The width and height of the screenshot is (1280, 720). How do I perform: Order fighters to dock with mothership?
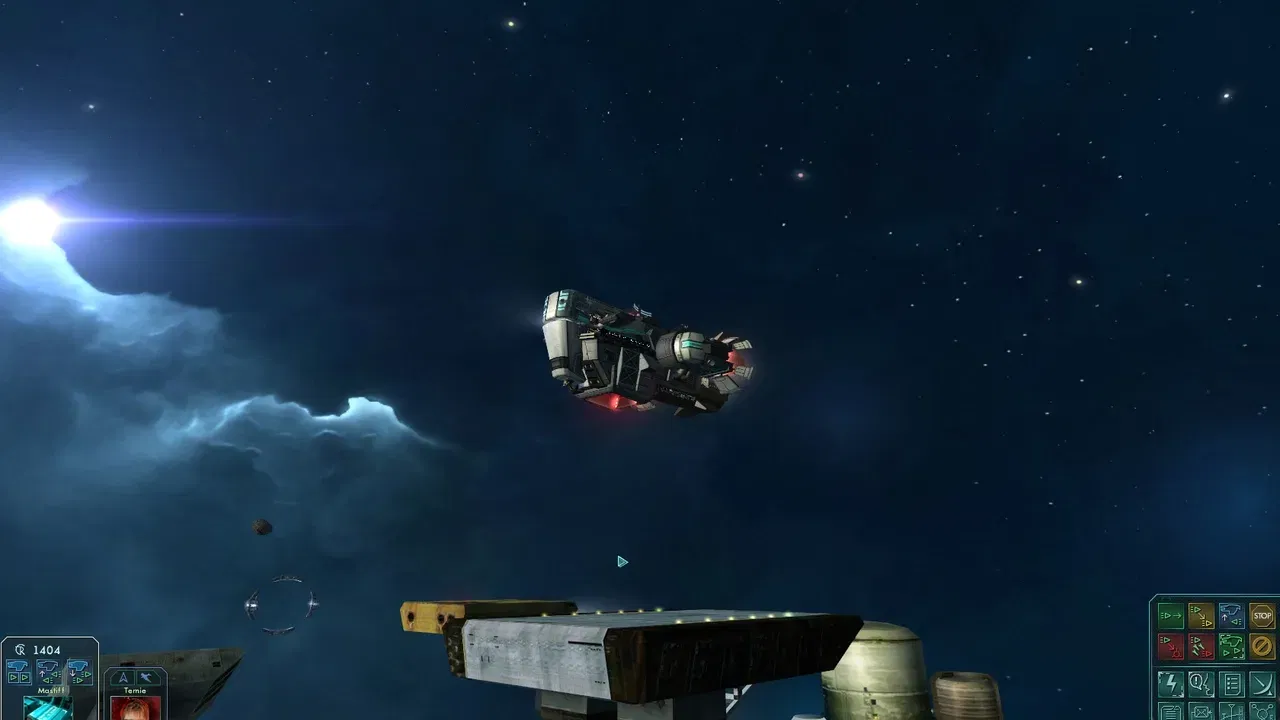click(x=1231, y=615)
